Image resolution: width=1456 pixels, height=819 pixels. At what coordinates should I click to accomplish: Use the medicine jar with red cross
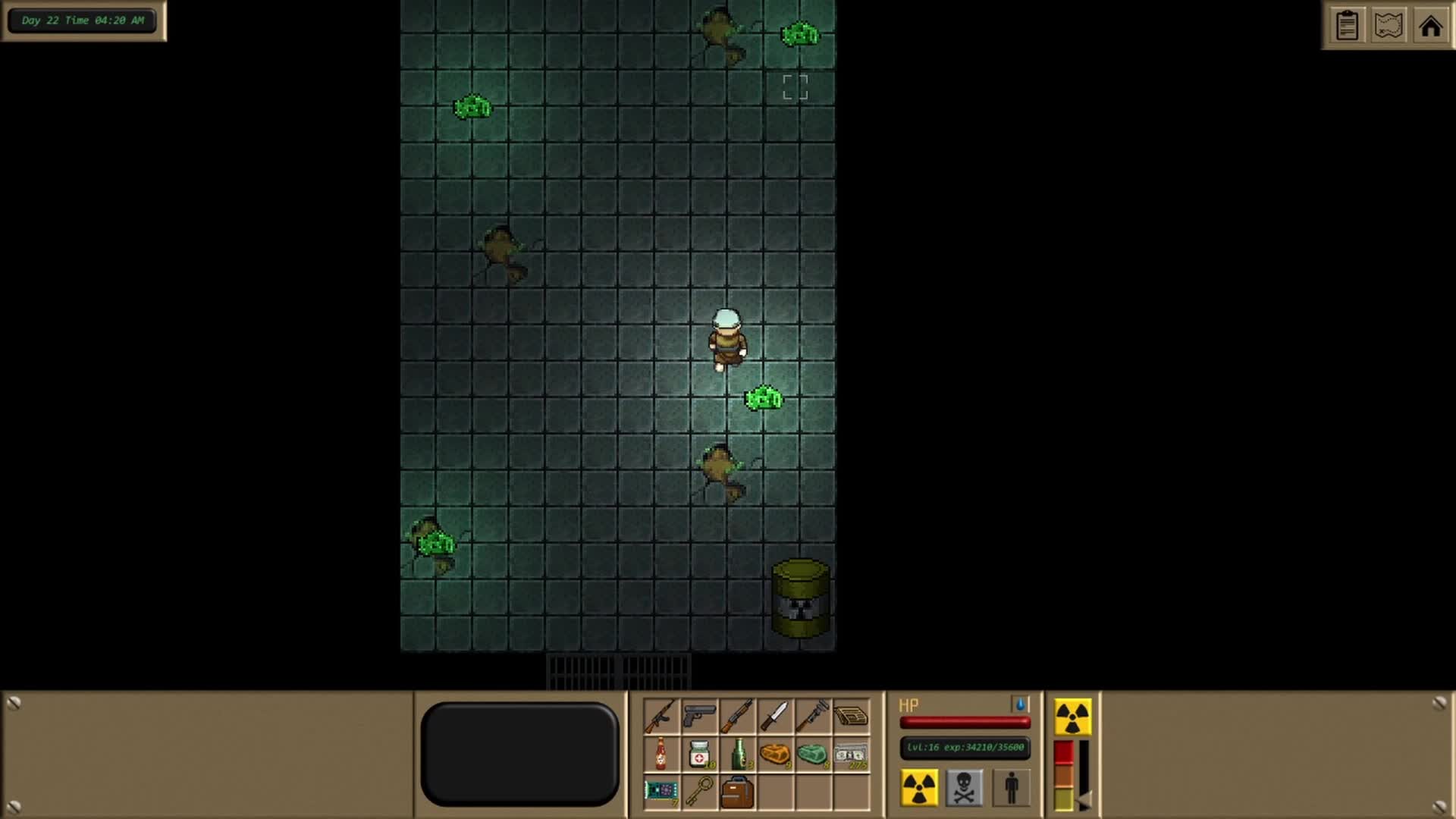click(x=698, y=755)
